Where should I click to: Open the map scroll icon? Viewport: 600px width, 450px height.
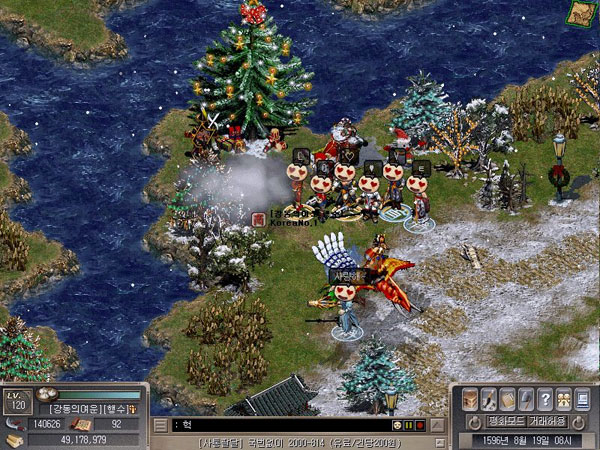(579, 12)
